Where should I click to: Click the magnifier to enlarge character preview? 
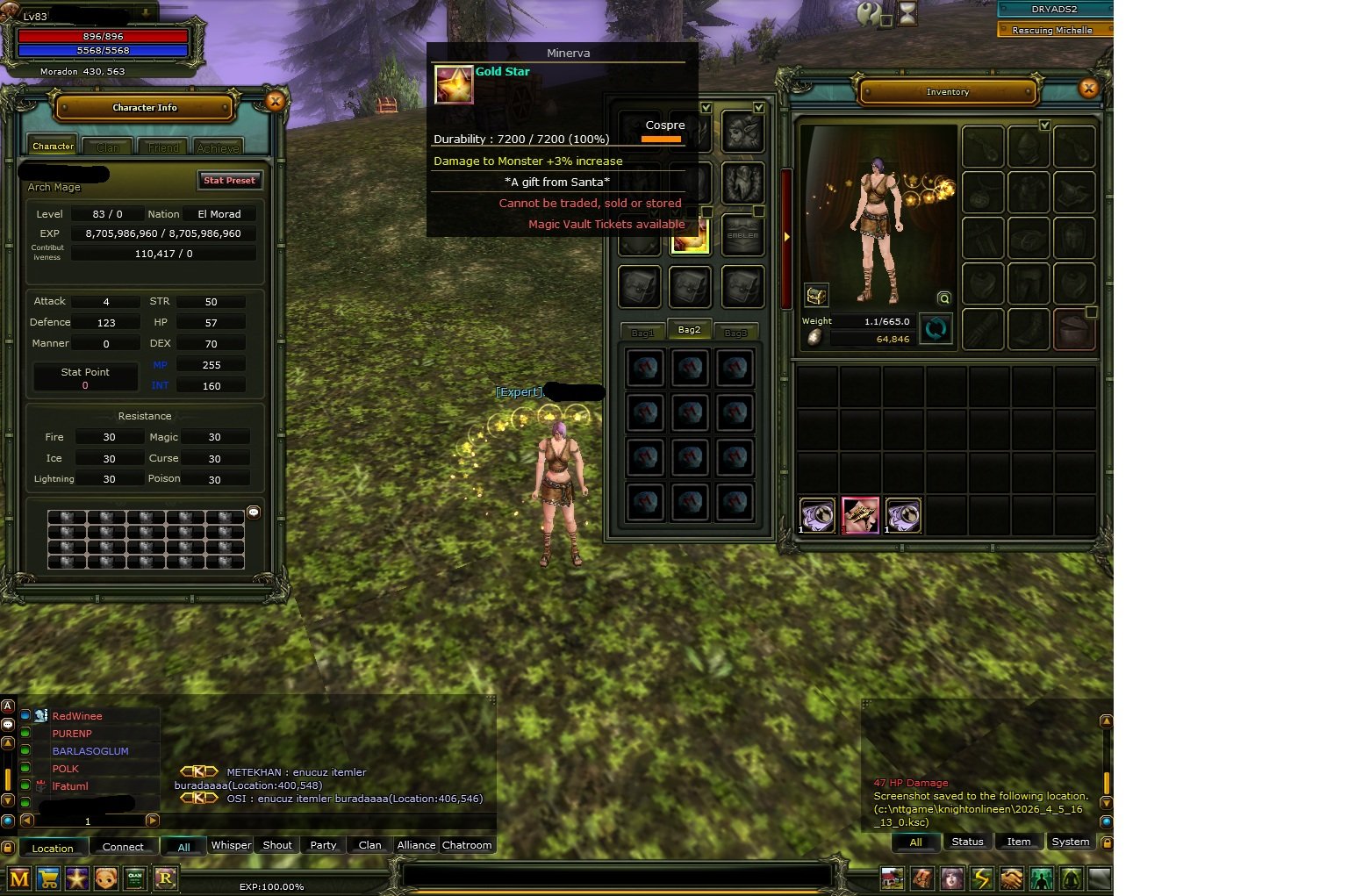pos(943,298)
